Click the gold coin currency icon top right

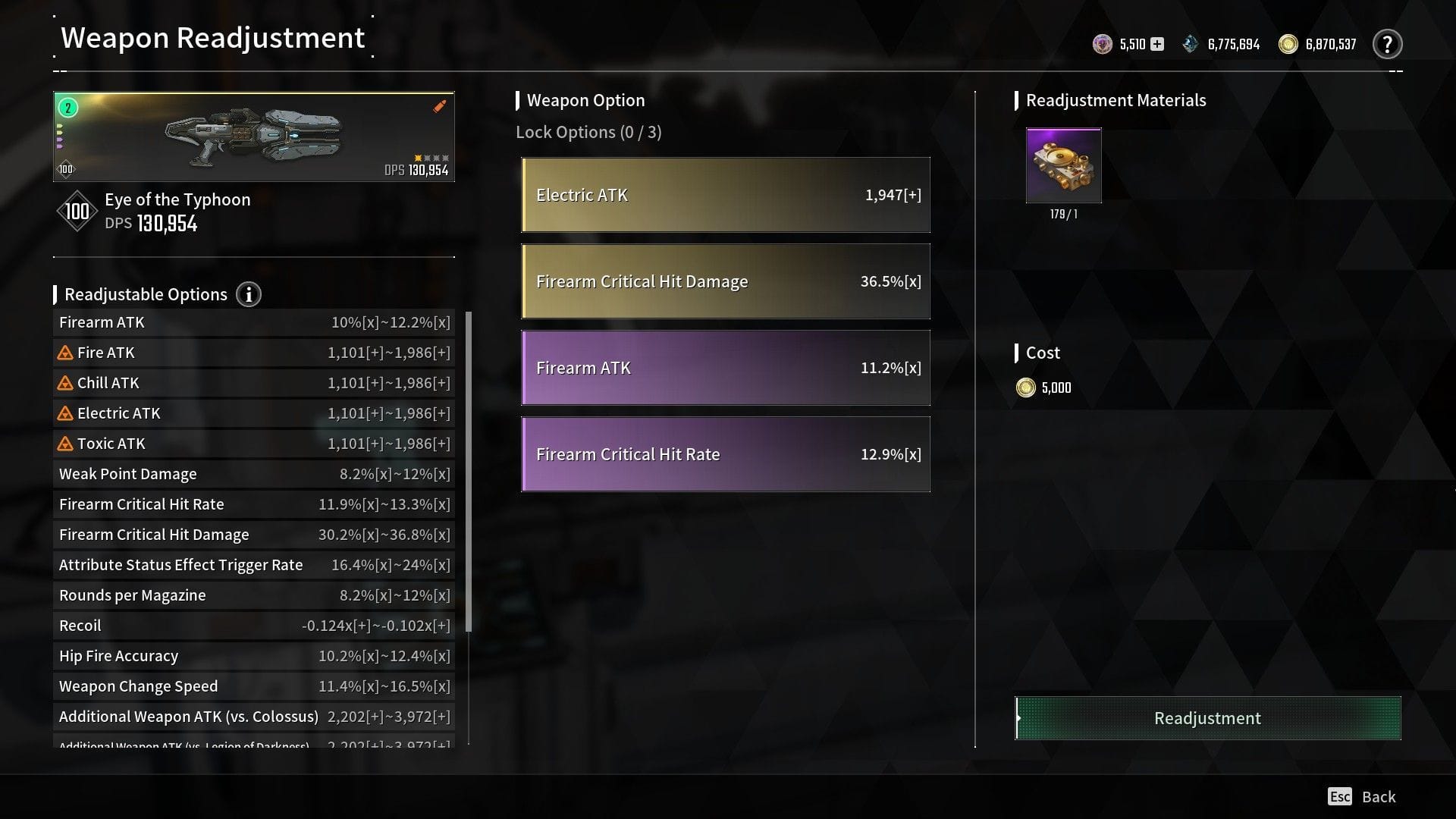(x=1288, y=44)
